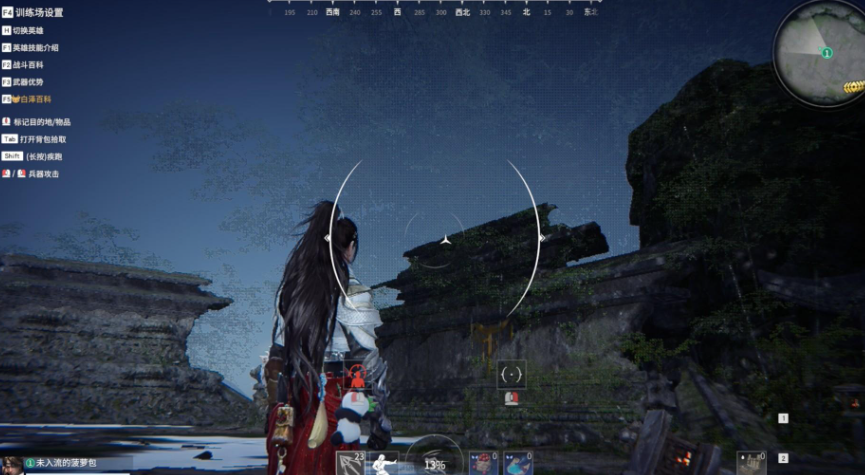Activate the martial stance skill icon
Screen dimensions: 865x475
382,463
